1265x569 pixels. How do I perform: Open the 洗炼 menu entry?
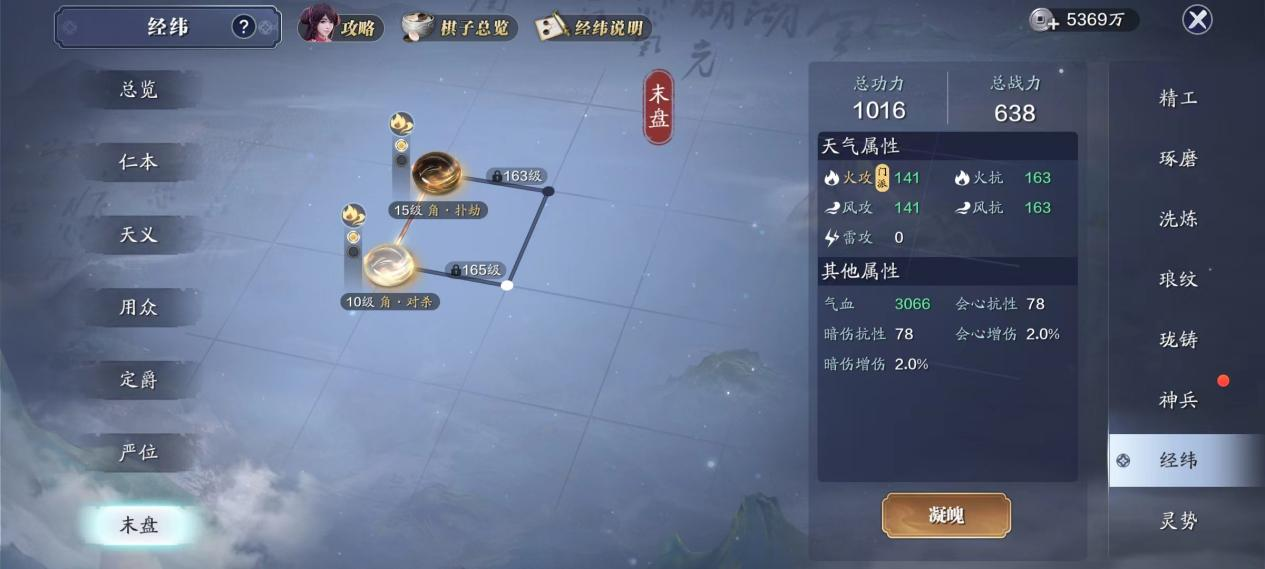(x=1178, y=219)
